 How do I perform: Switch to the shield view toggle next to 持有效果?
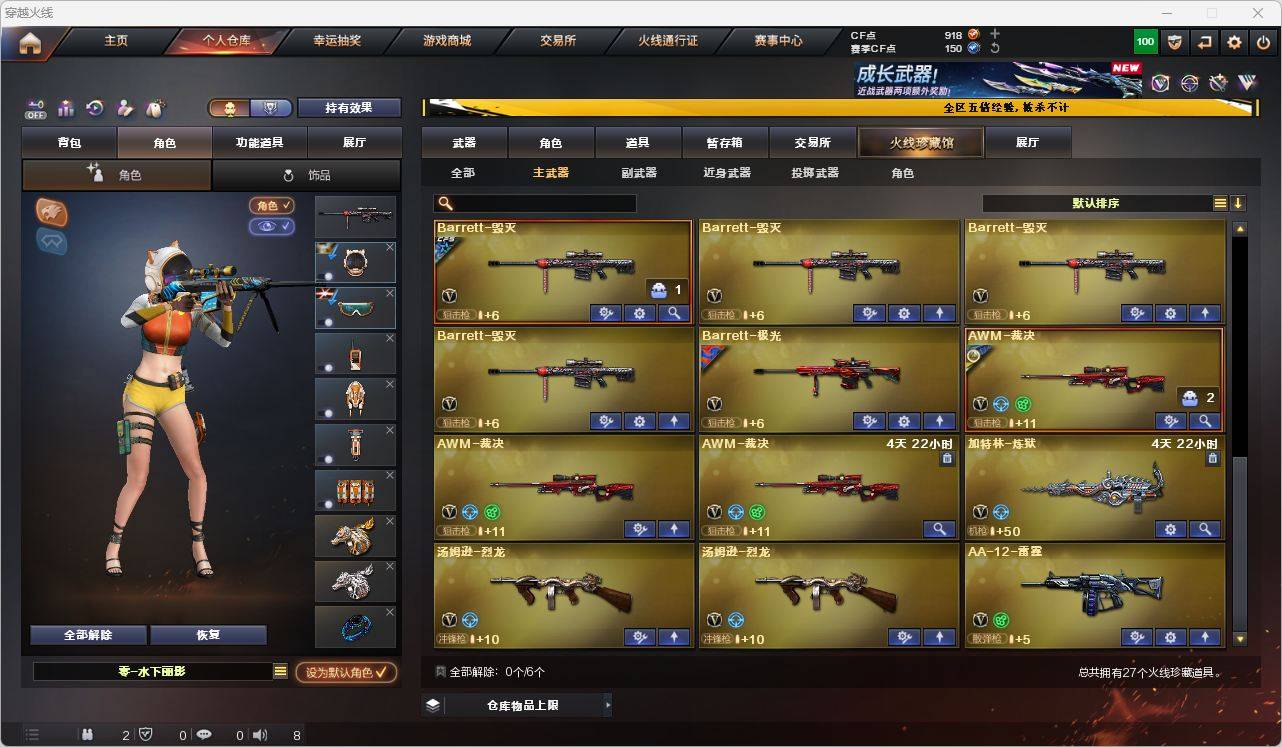[x=270, y=108]
